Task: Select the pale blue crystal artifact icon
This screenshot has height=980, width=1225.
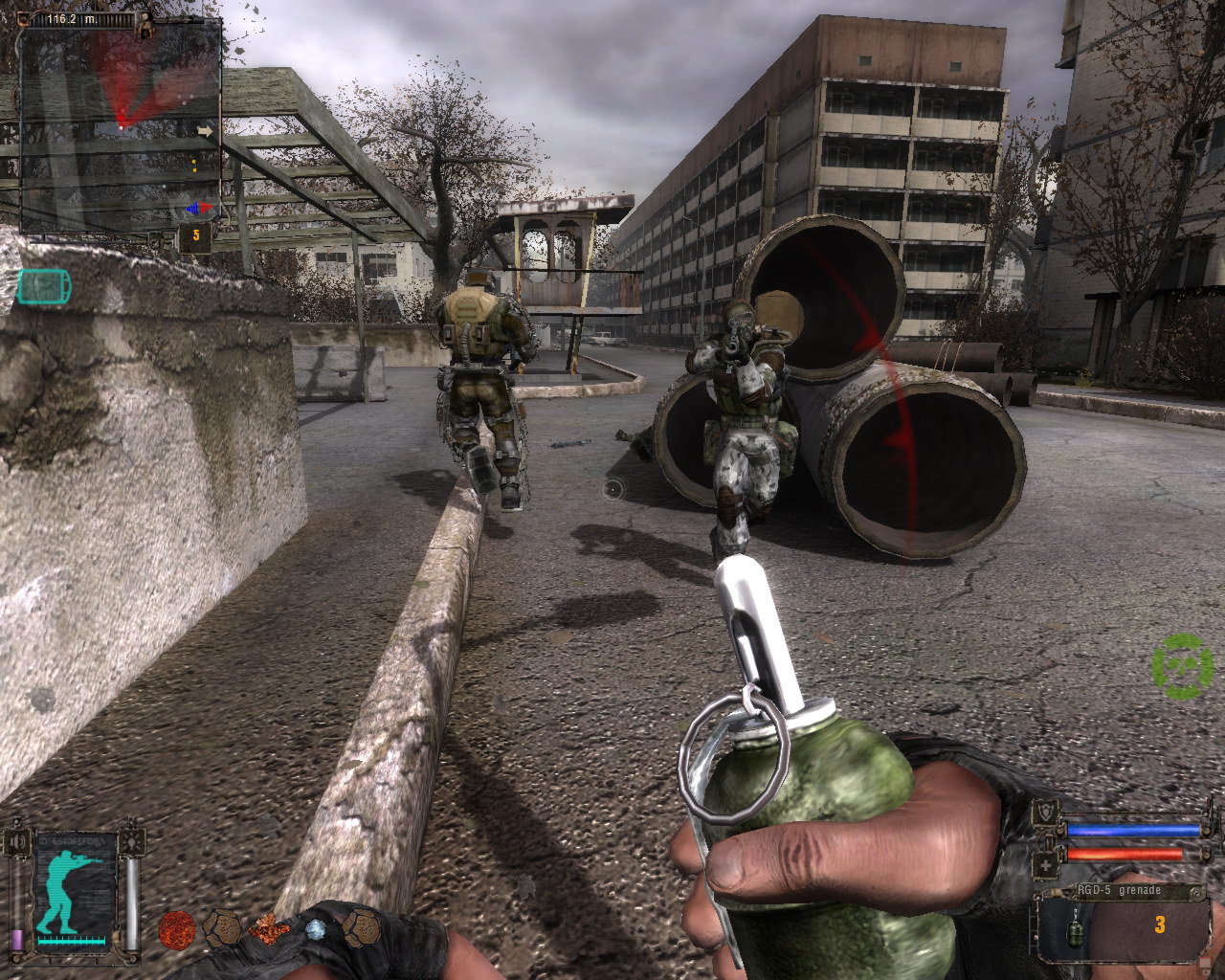Action: click(x=314, y=928)
